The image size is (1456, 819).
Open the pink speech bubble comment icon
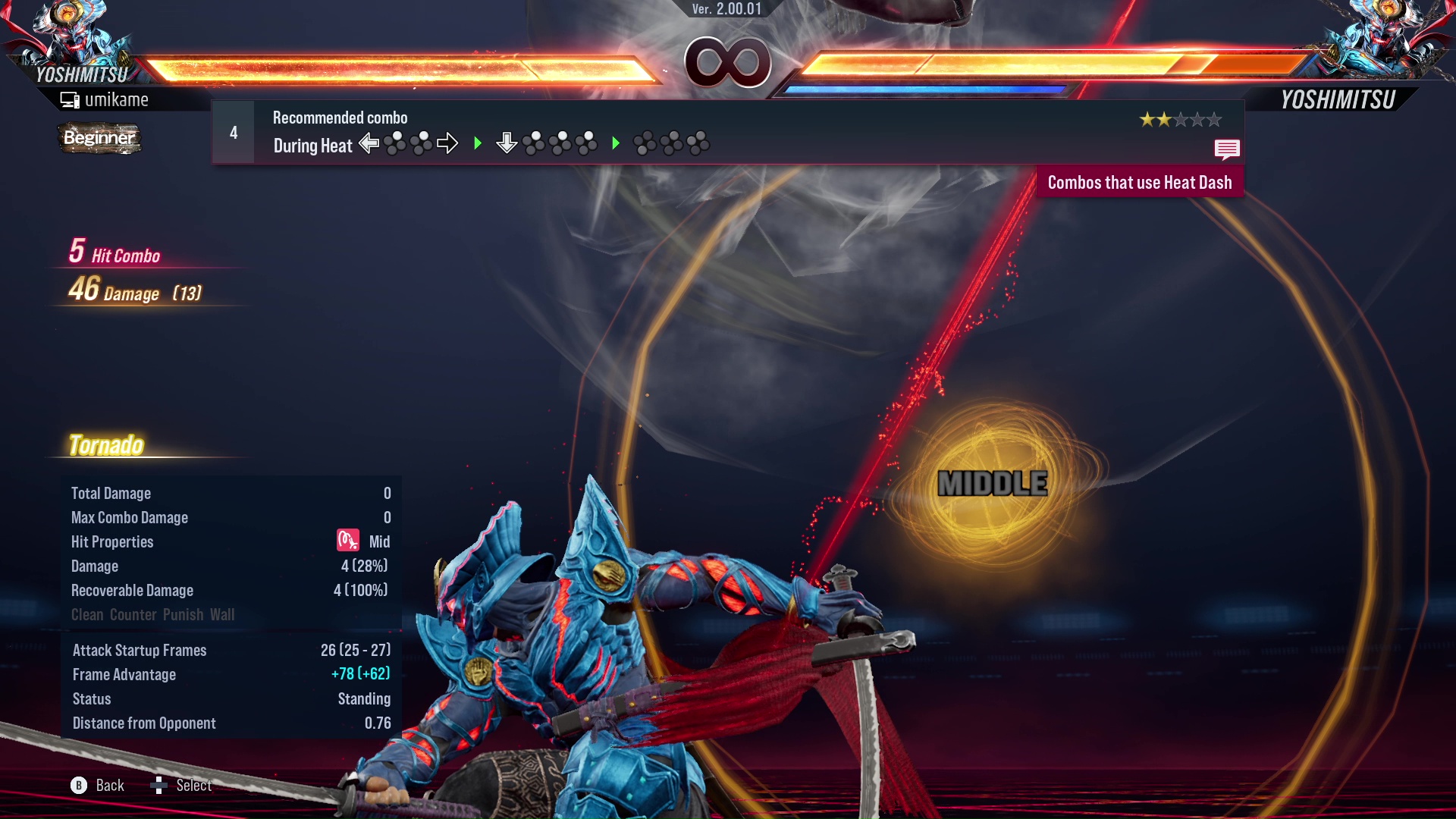[1226, 149]
